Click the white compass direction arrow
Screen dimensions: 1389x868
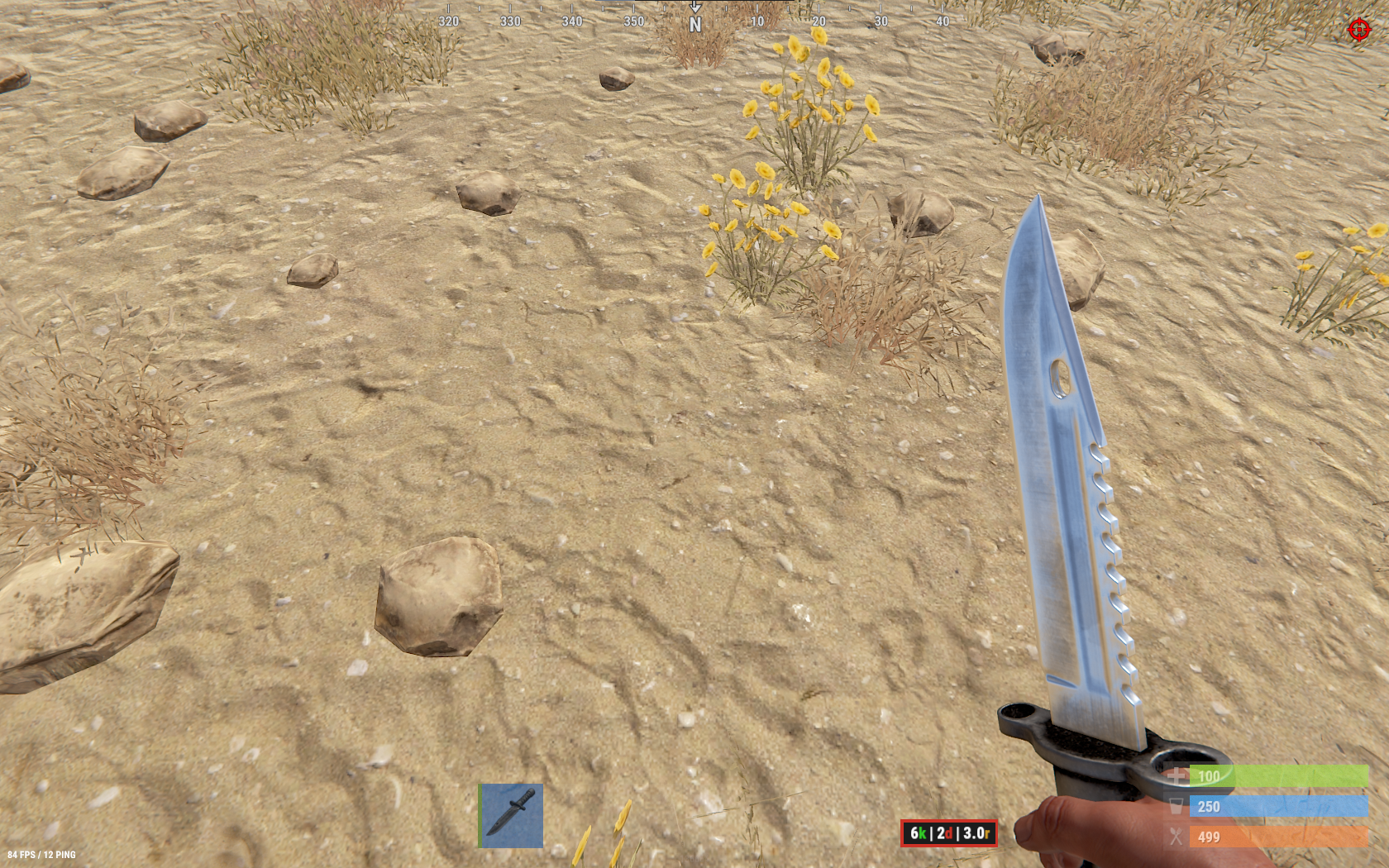pos(697,7)
